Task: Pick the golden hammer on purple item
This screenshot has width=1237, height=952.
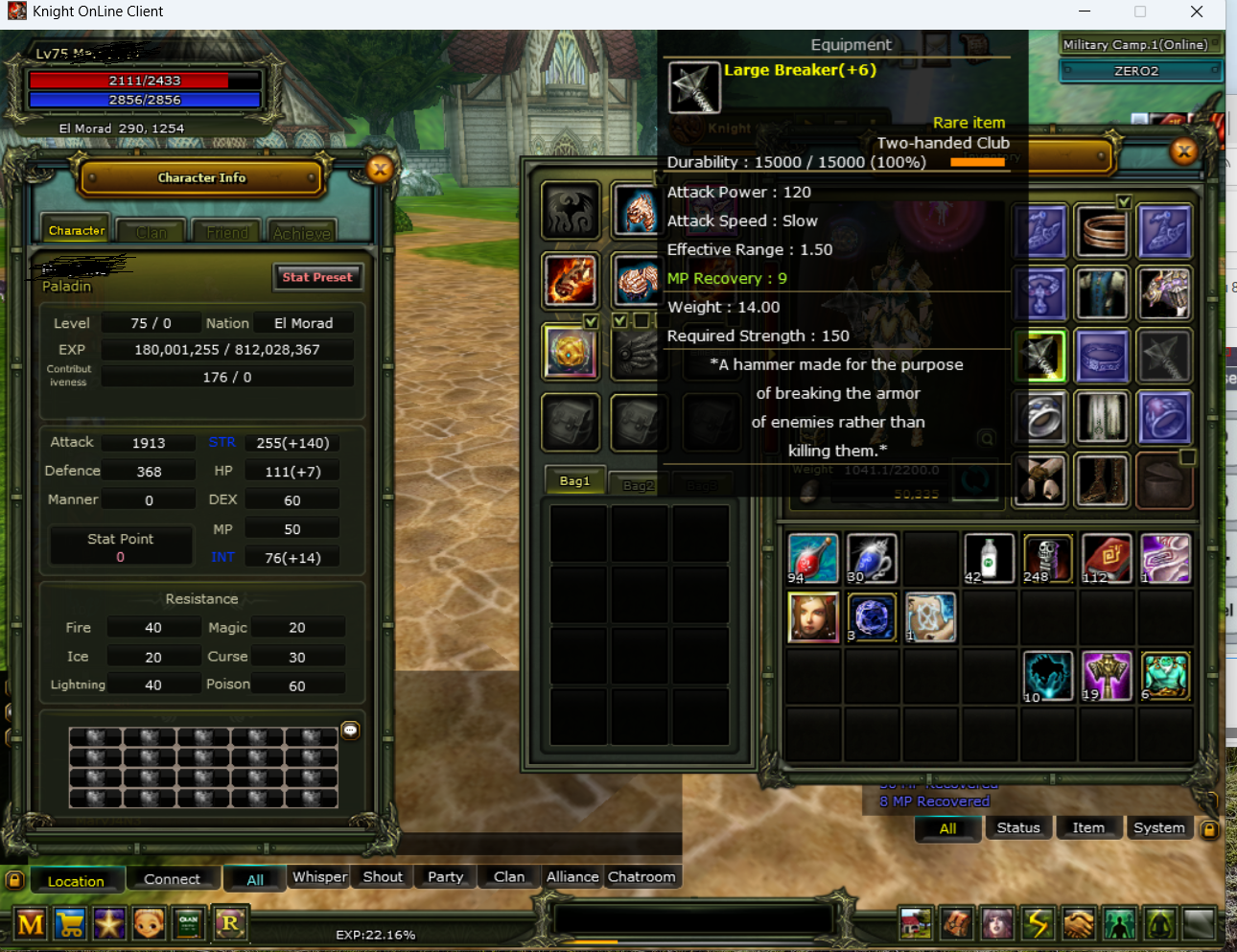Action: (x=1107, y=675)
